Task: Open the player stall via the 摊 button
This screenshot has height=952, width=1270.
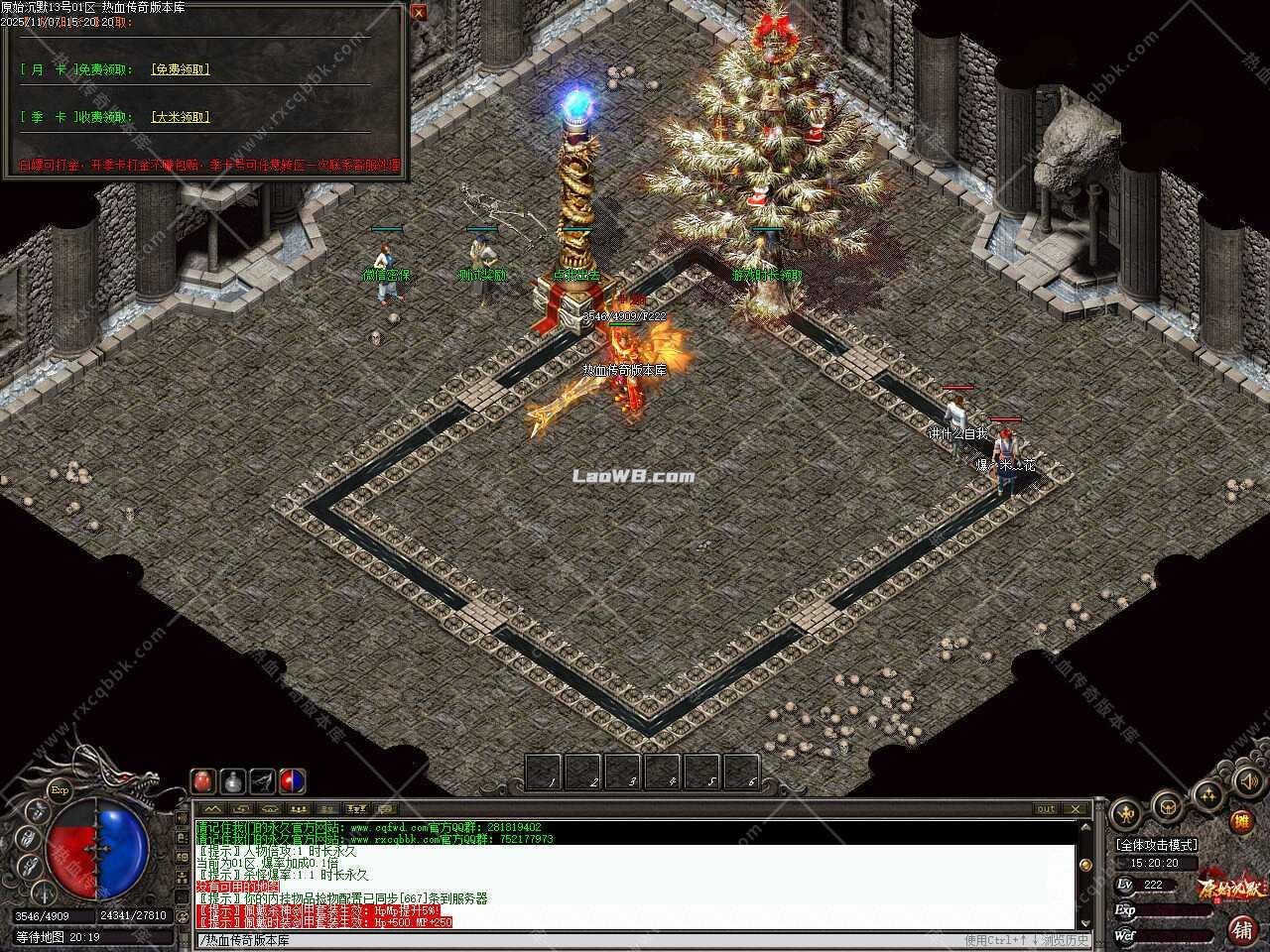Action: pyautogui.click(x=1241, y=821)
